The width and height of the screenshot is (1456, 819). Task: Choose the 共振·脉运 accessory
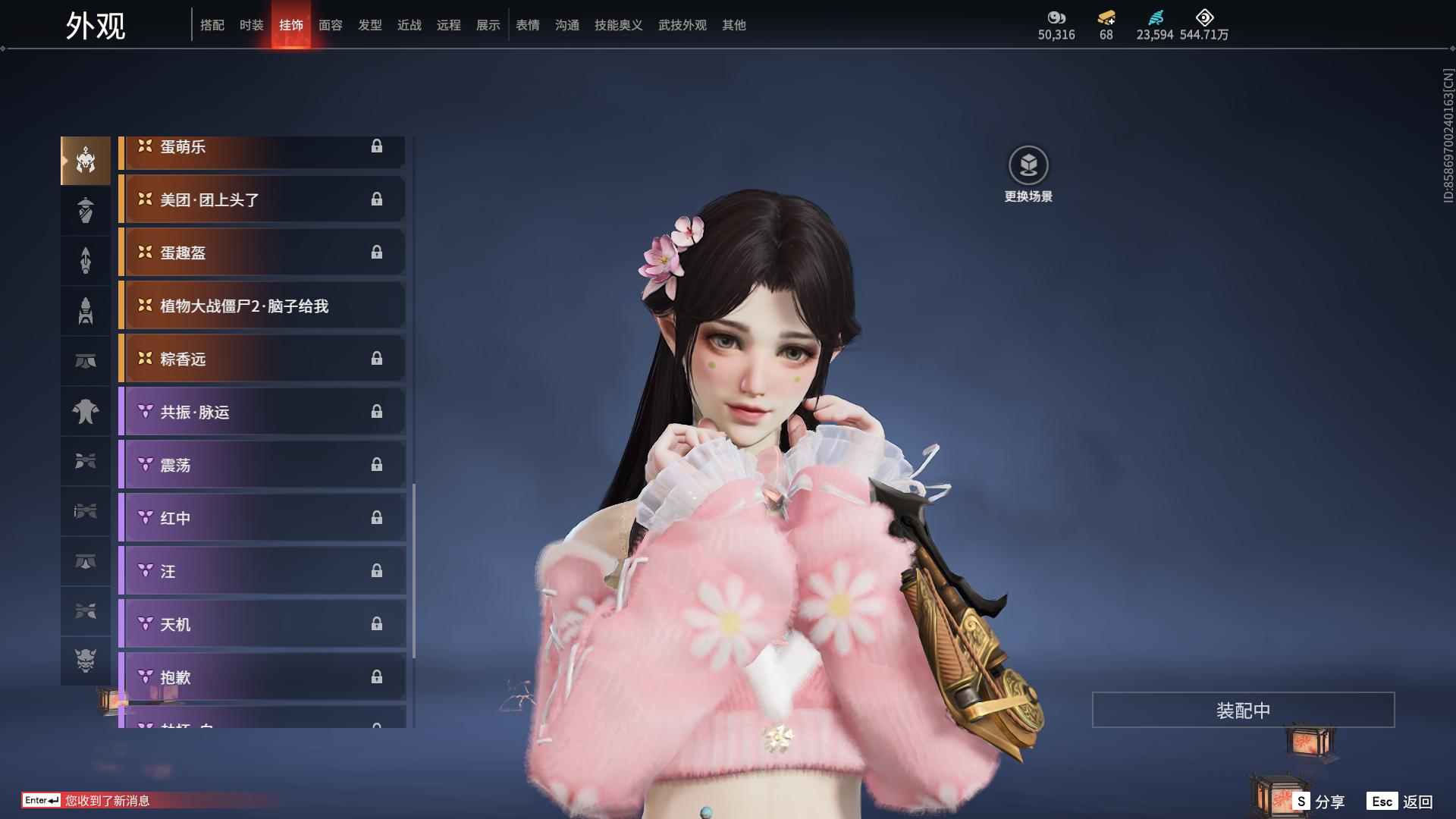pyautogui.click(x=262, y=412)
